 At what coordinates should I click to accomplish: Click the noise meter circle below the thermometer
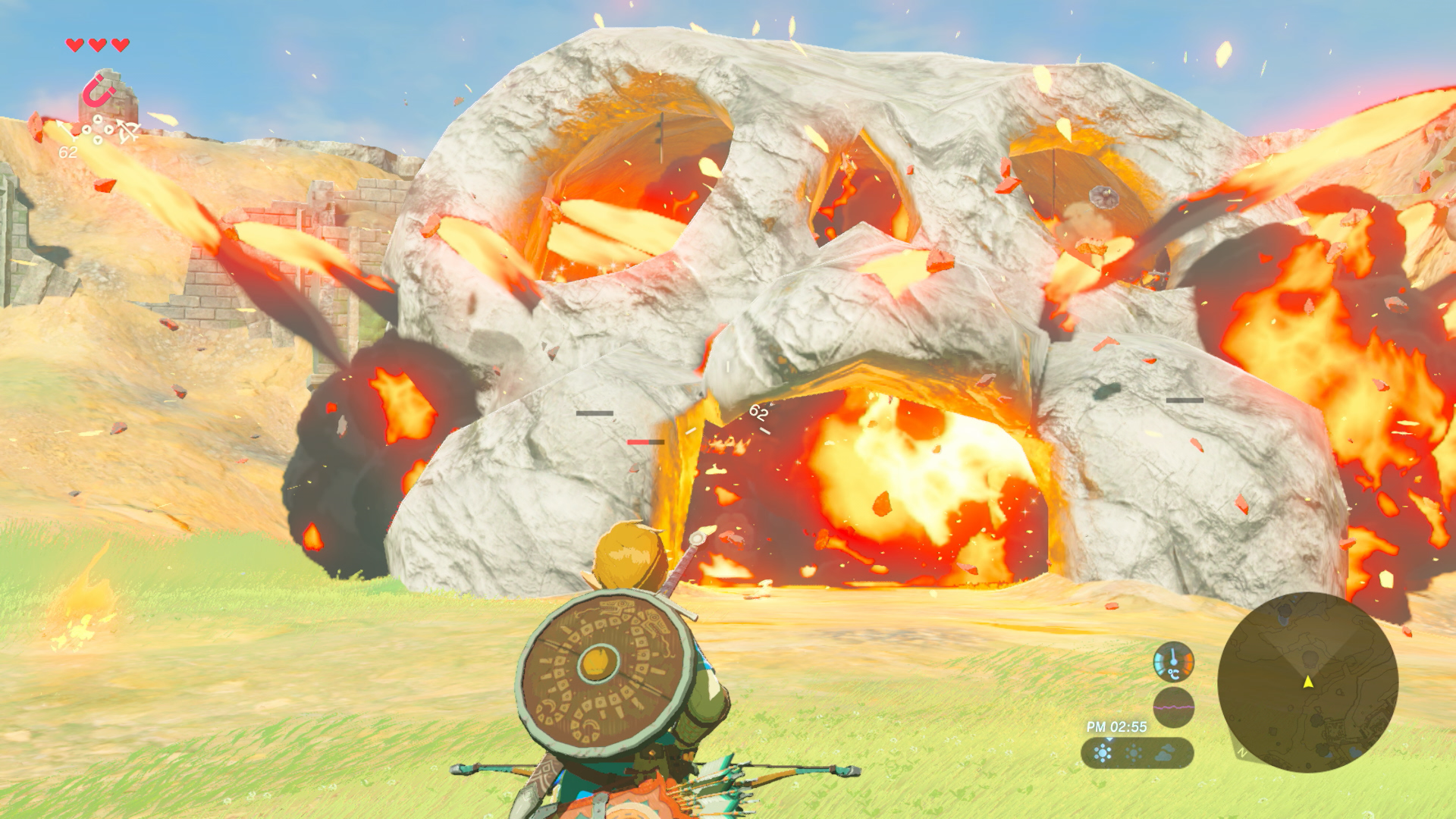click(x=1173, y=707)
